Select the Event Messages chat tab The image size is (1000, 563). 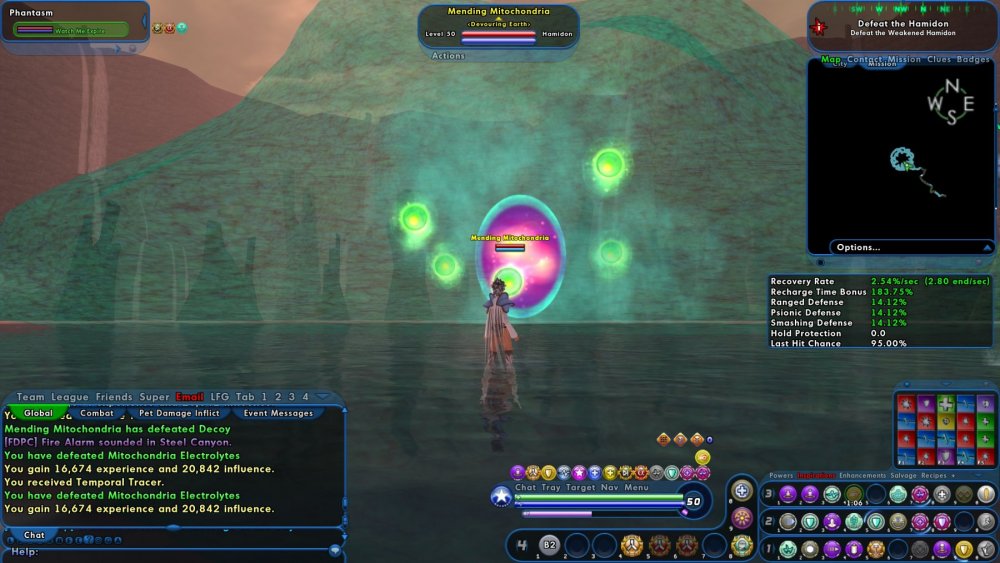[278, 413]
